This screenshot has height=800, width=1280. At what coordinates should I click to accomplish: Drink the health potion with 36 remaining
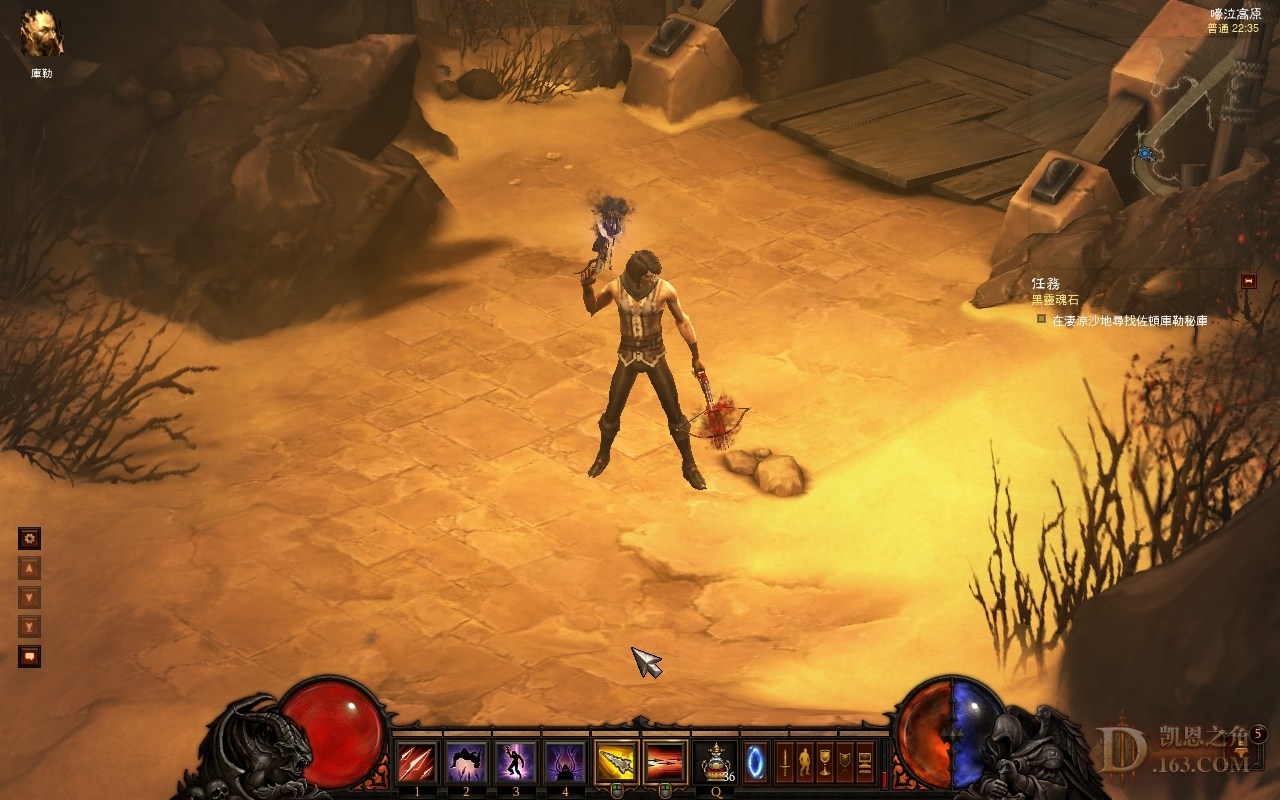tap(715, 763)
